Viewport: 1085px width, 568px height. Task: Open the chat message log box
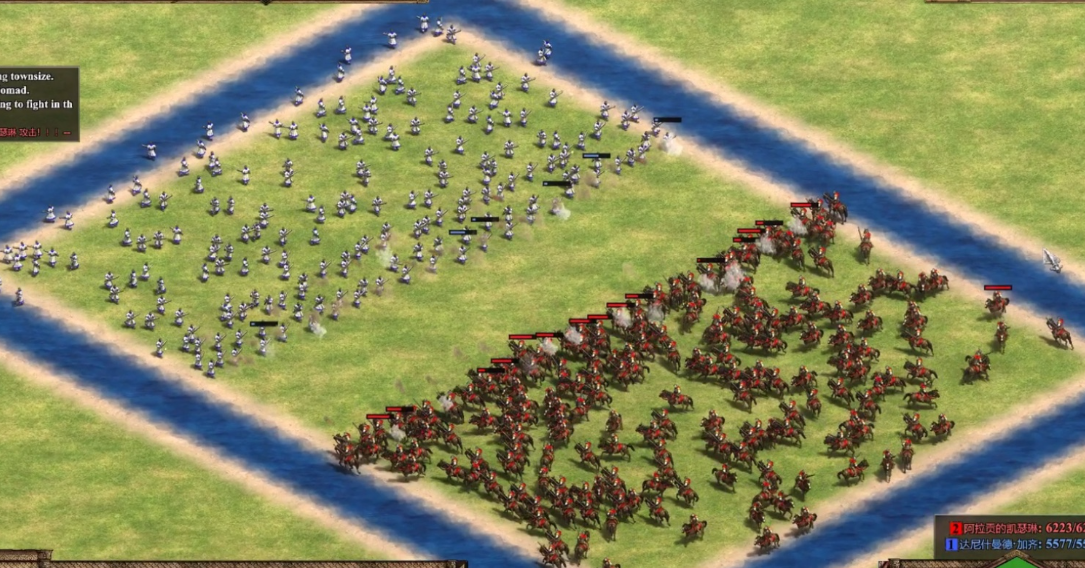38,104
